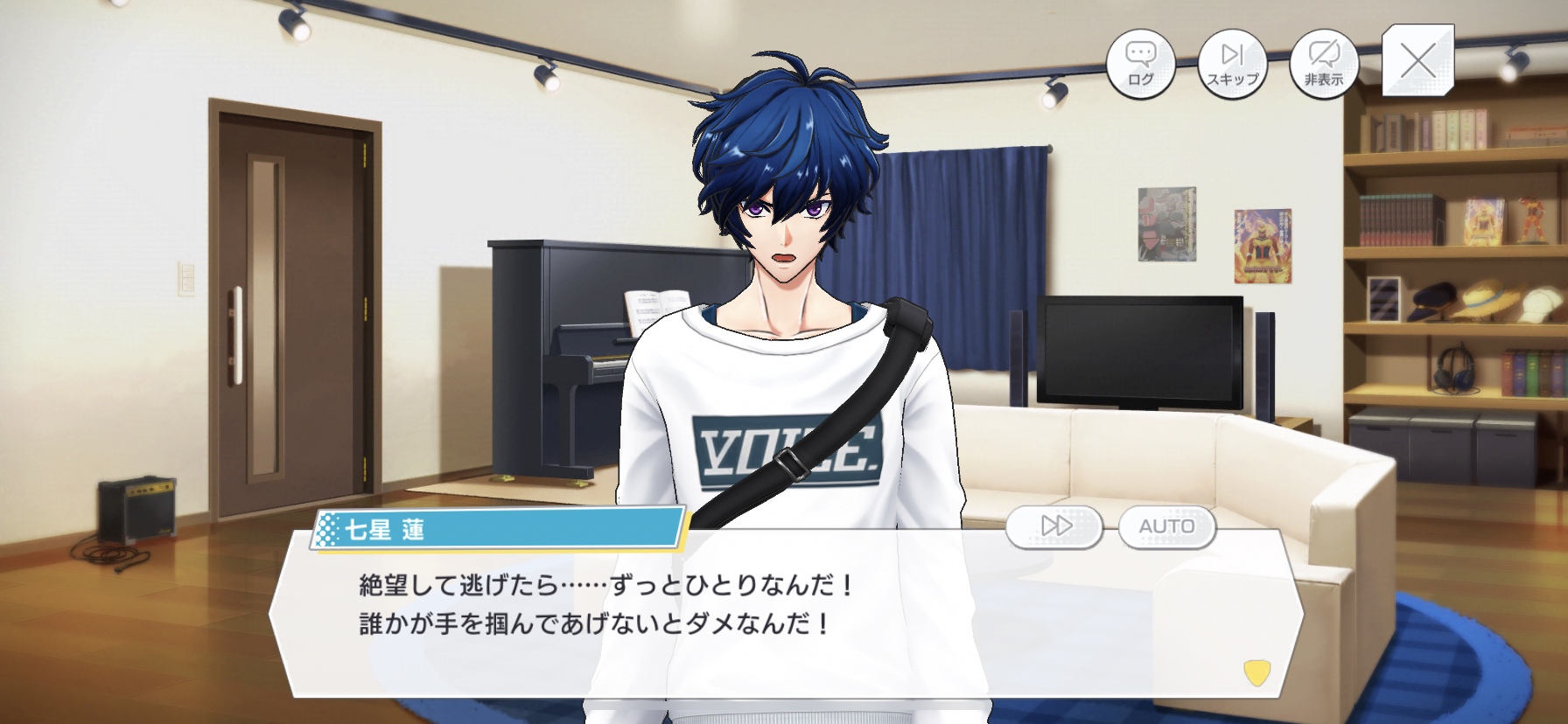1568x724 pixels.
Task: Toggle AUTO dialogue playback
Action: [1166, 526]
